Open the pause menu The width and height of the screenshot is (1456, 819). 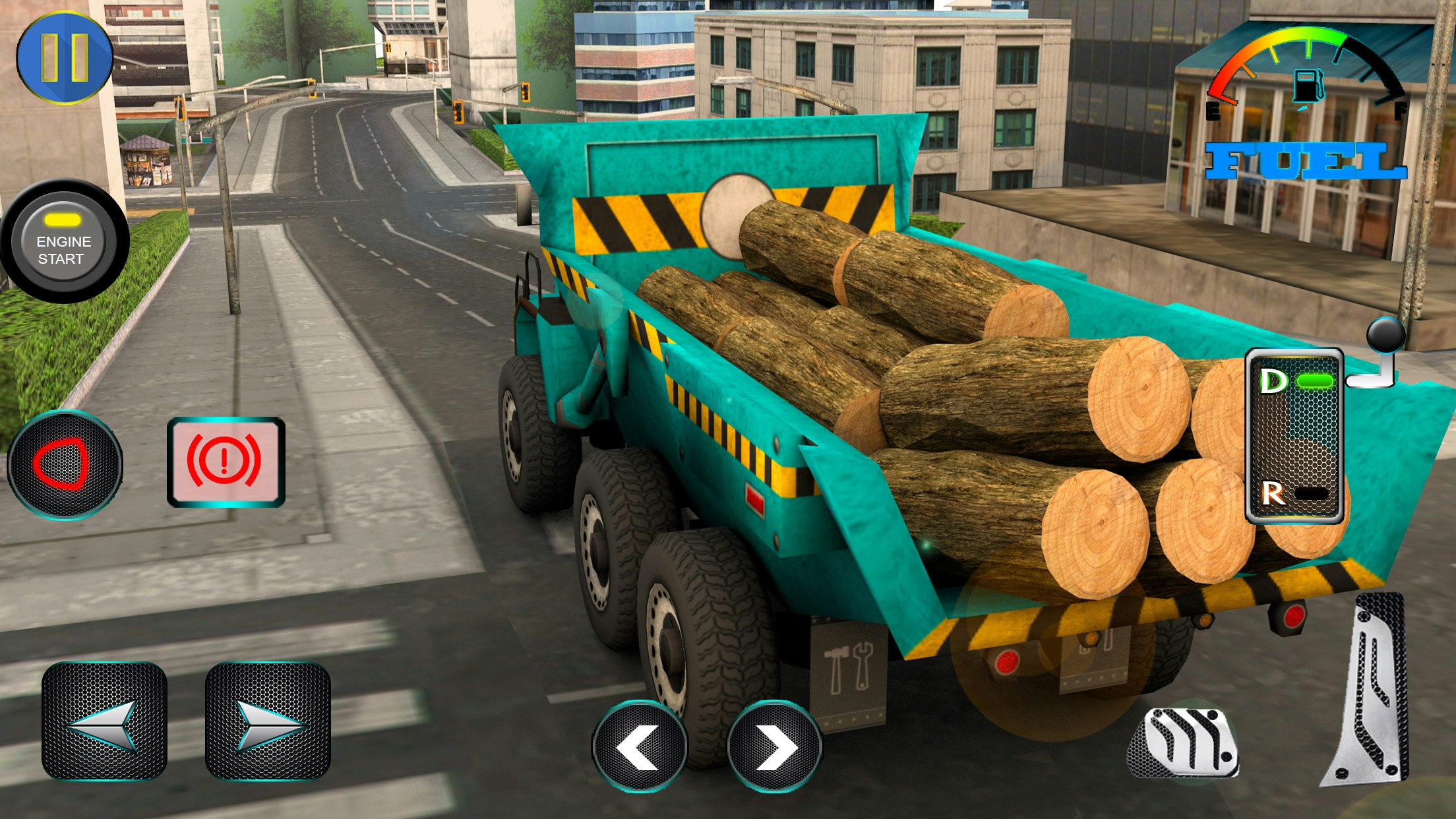pos(63,59)
